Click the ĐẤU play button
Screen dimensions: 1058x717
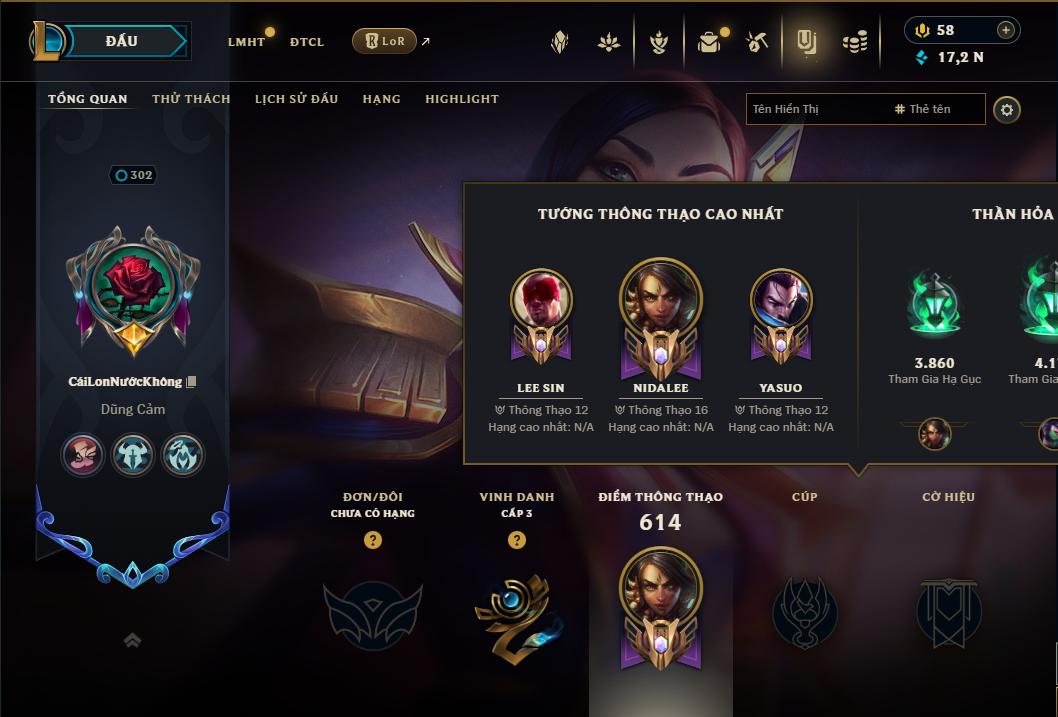coord(121,41)
